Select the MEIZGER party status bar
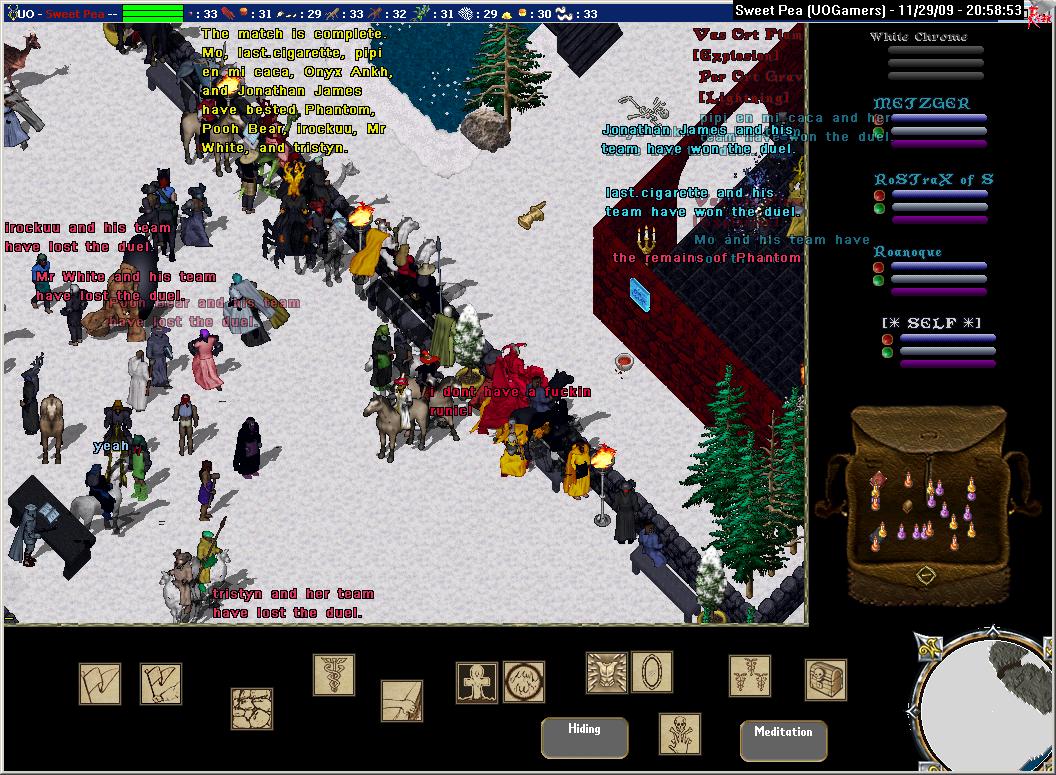The height and width of the screenshot is (775, 1056). click(x=937, y=124)
